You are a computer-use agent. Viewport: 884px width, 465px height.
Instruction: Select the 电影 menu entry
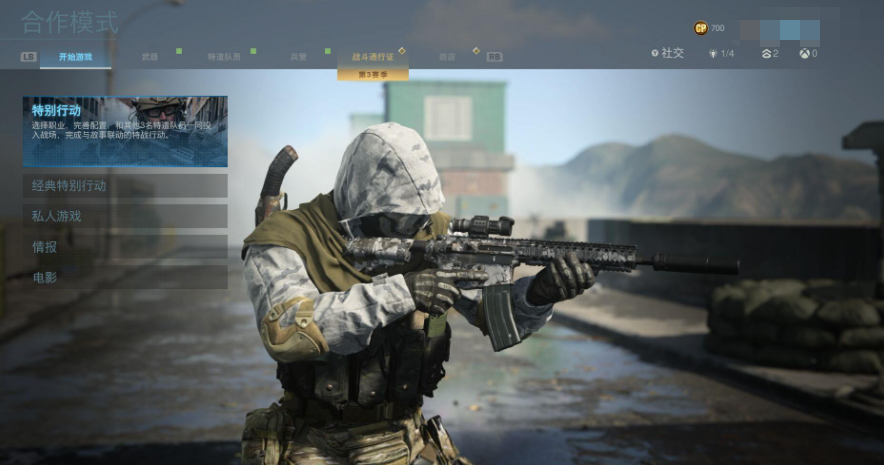pos(125,276)
